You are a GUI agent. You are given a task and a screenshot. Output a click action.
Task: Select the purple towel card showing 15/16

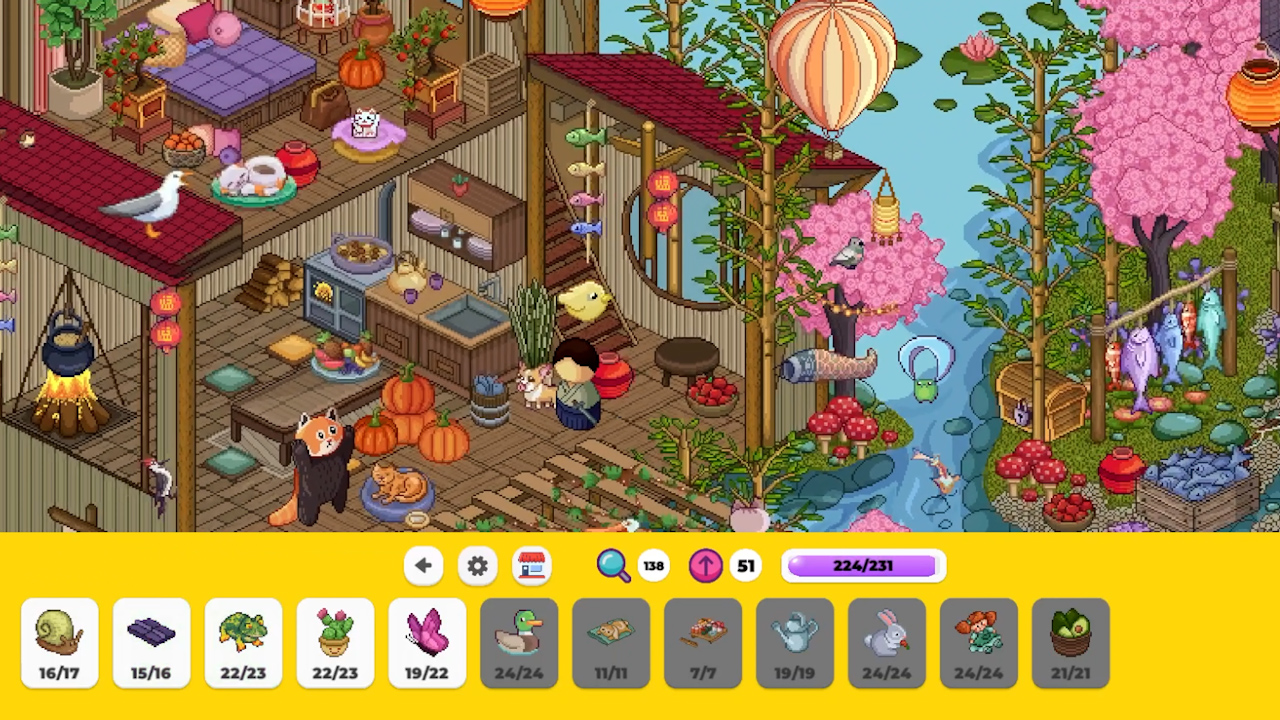[151, 641]
